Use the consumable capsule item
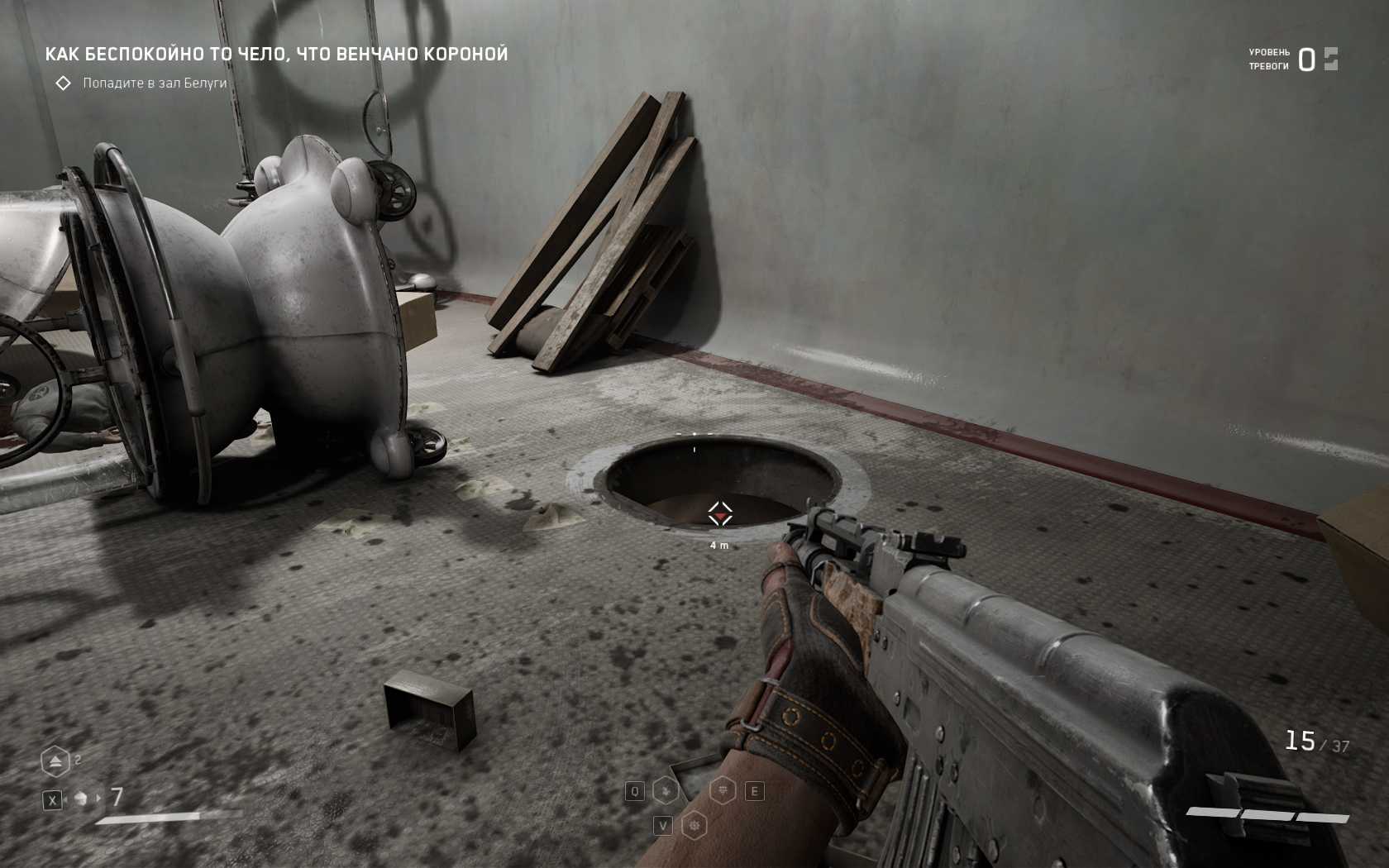 point(81,799)
